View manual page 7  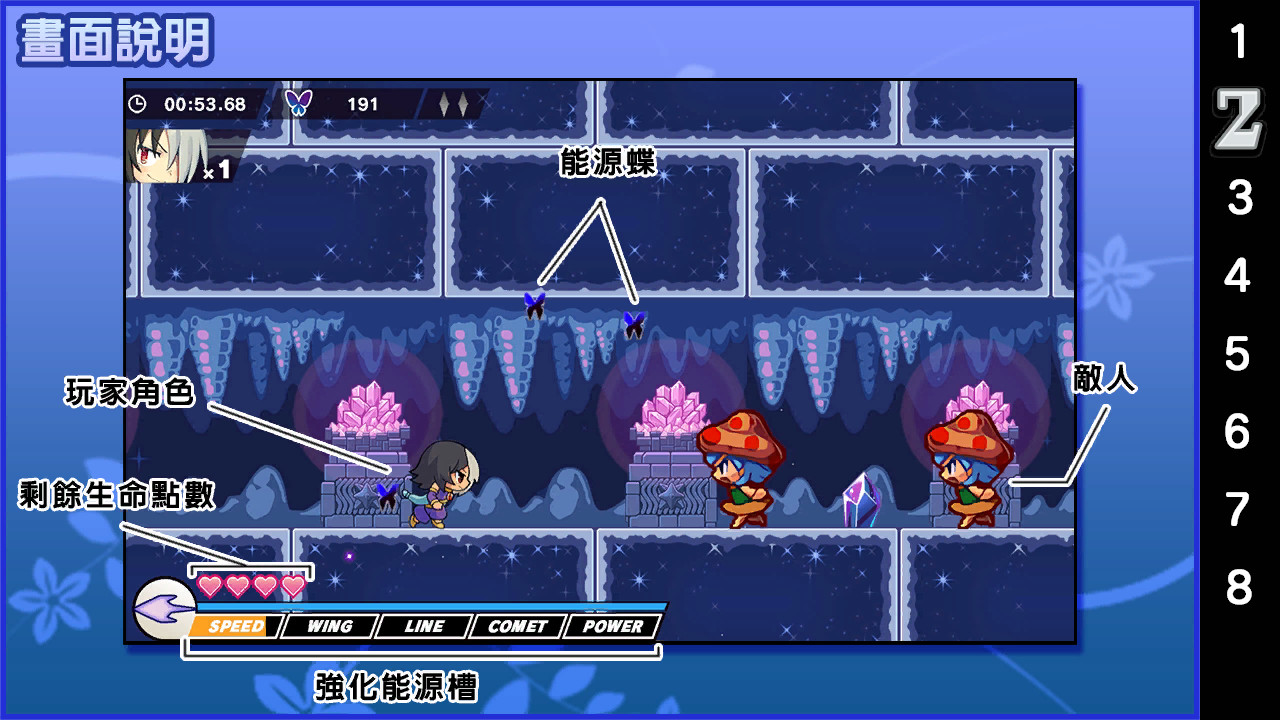point(1239,511)
